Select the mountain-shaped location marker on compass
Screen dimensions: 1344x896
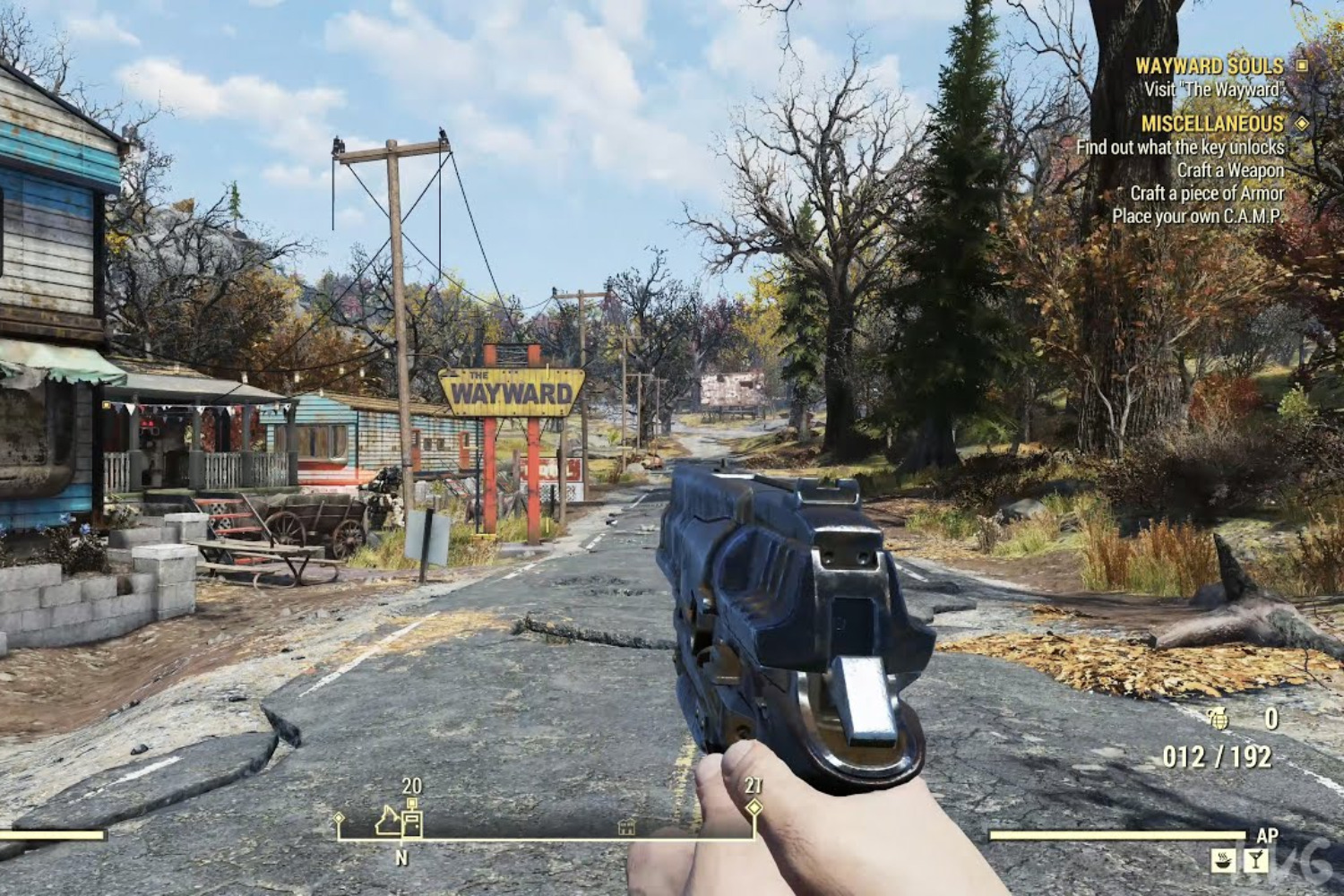pos(387,821)
